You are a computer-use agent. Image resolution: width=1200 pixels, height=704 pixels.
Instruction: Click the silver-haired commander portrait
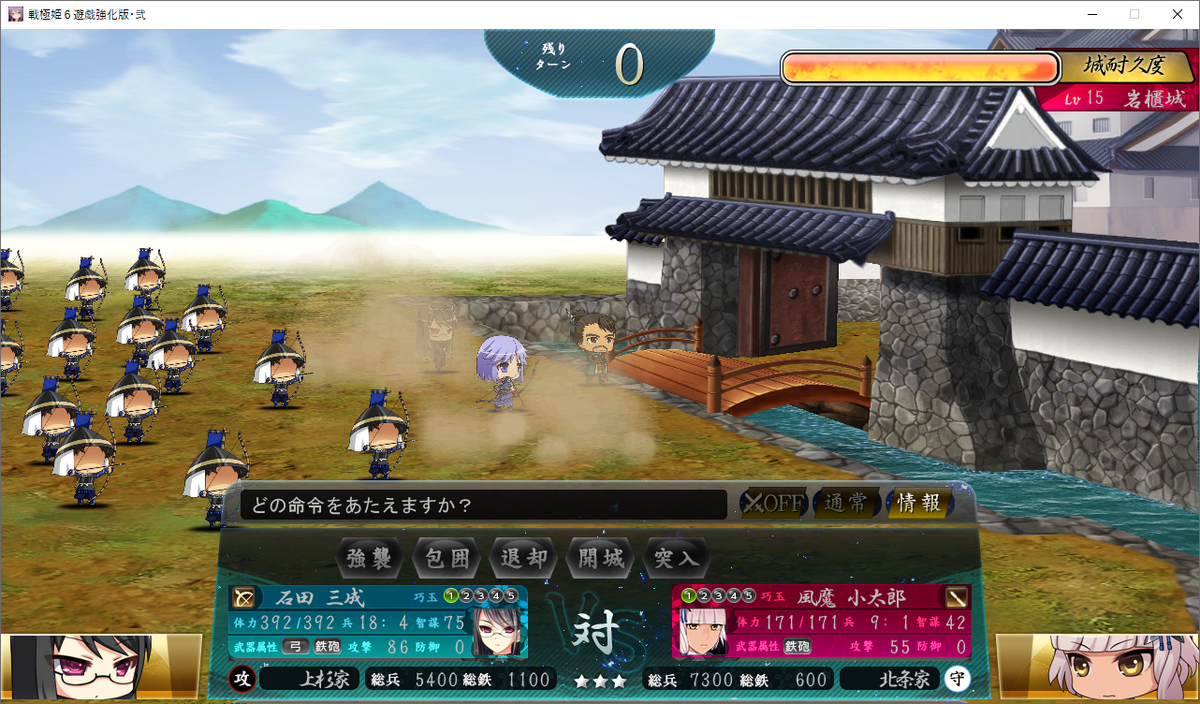[x=1100, y=667]
